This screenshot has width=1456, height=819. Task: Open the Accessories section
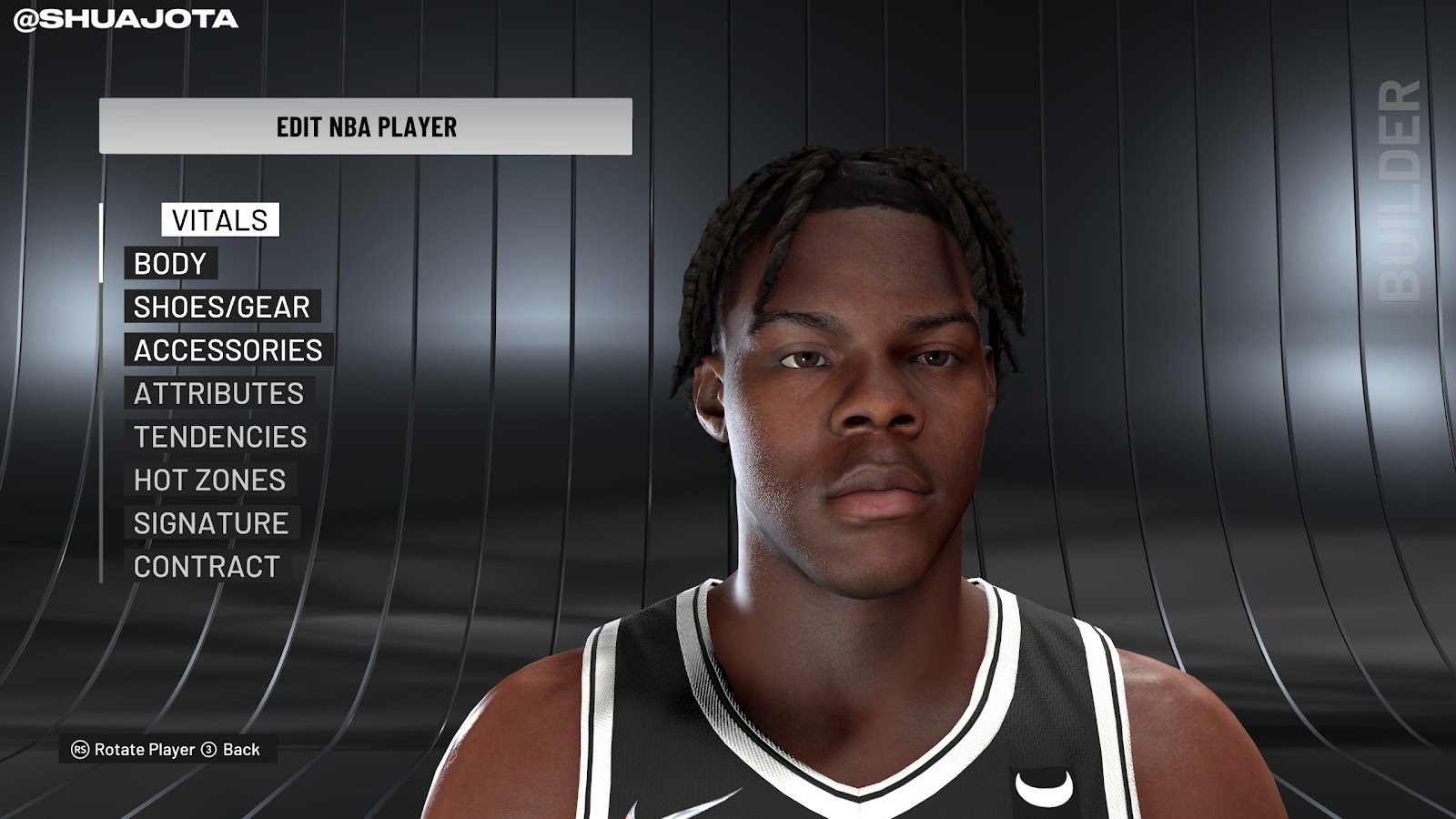(228, 350)
